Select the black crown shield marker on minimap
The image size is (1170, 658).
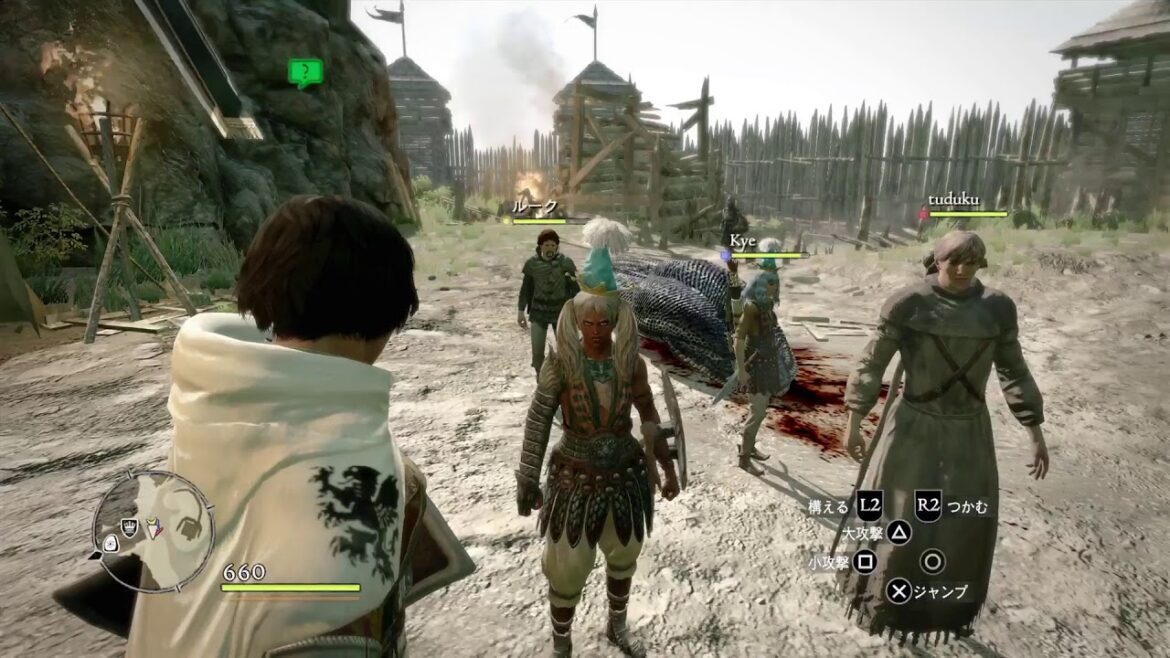point(129,527)
